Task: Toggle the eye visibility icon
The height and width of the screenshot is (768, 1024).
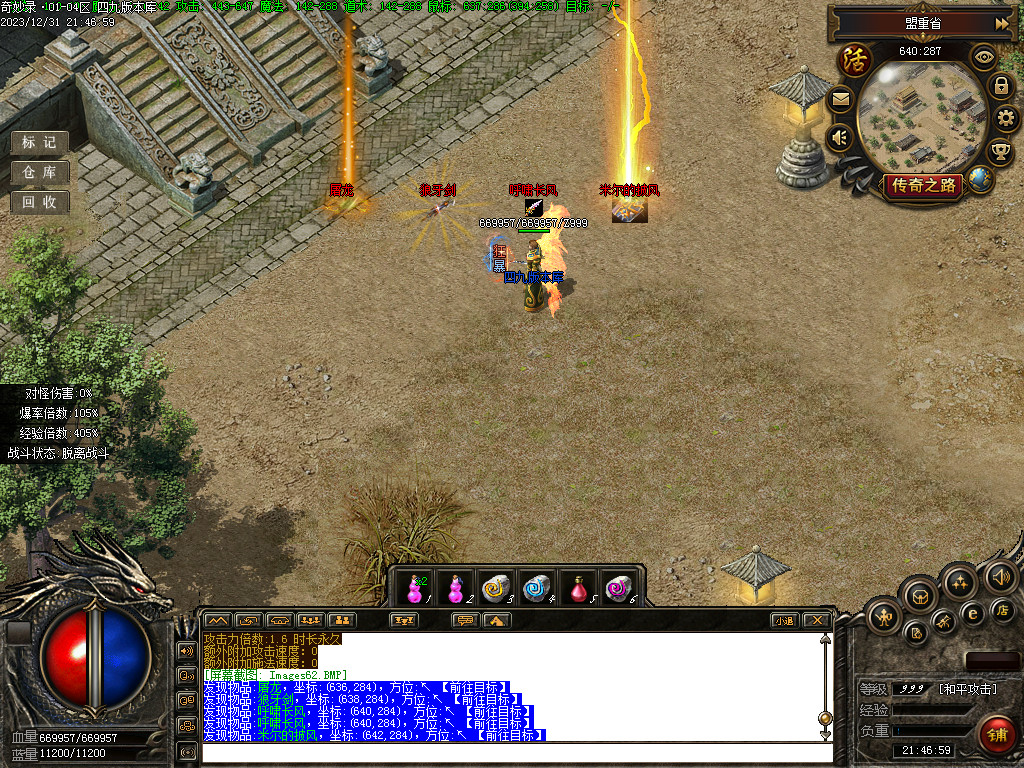Action: (x=985, y=57)
